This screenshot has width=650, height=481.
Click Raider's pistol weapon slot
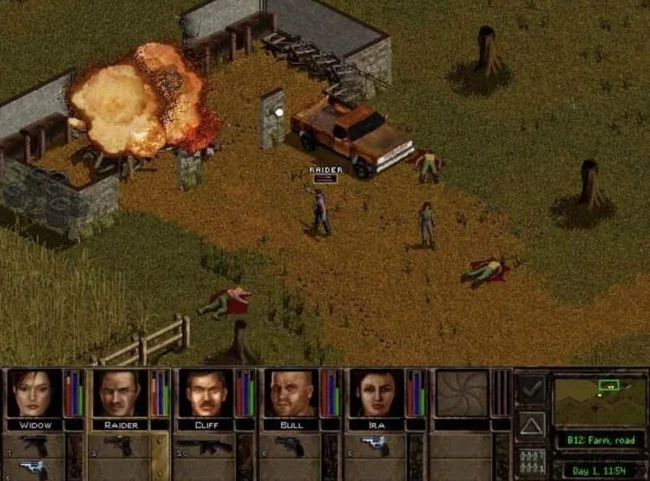pyautogui.click(x=120, y=444)
